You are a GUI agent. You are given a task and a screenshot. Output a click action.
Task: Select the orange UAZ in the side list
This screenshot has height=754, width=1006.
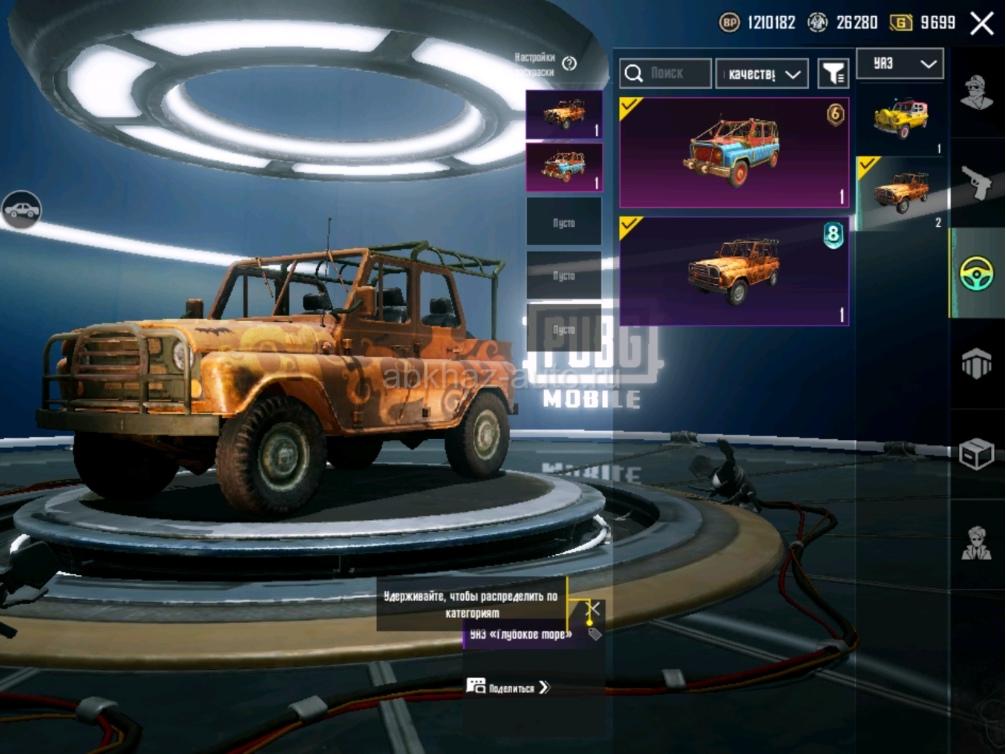click(900, 191)
